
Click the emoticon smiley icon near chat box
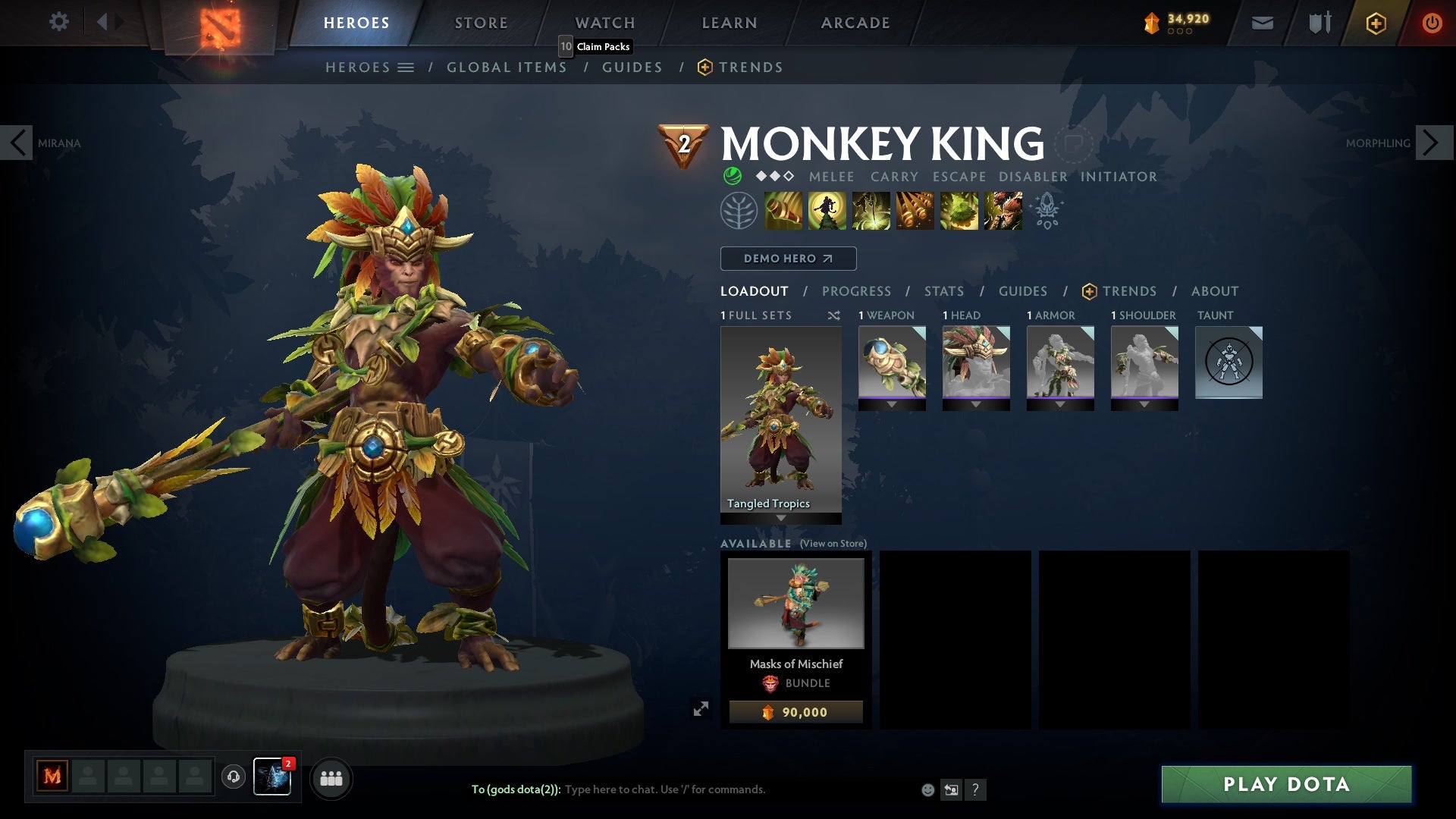(x=927, y=789)
